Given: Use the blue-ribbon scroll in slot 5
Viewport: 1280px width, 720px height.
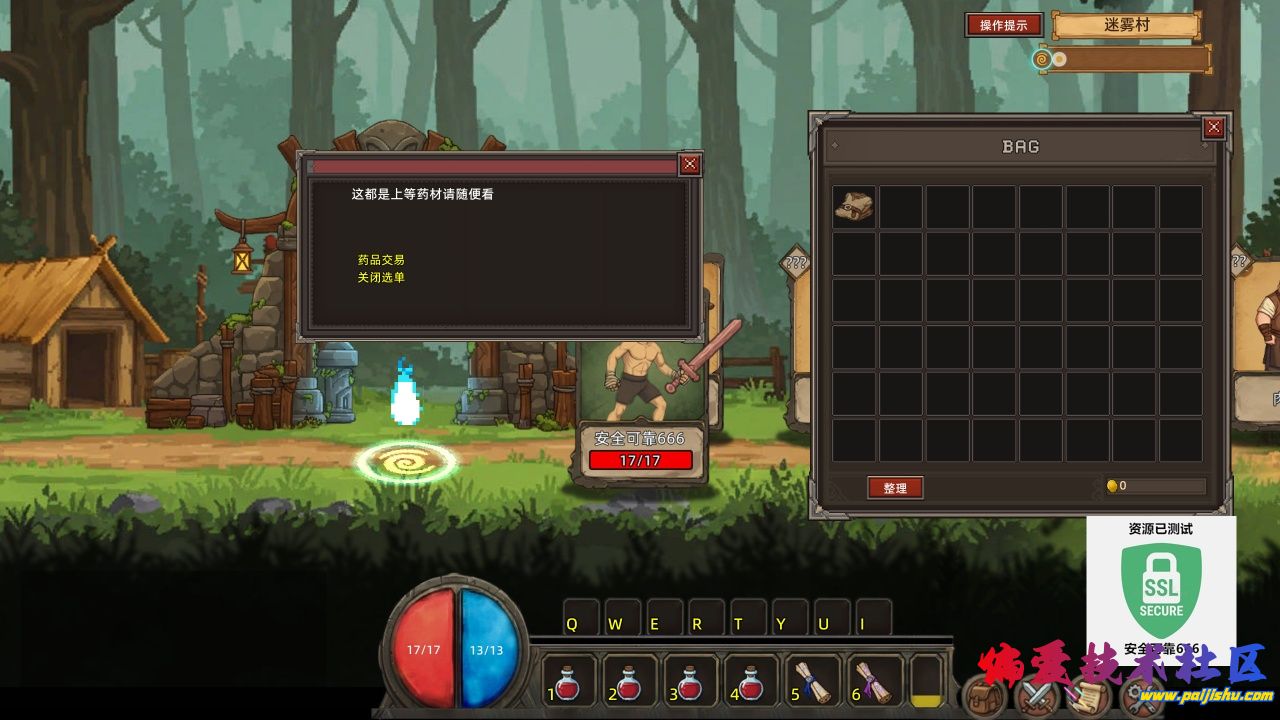Looking at the screenshot, I should pyautogui.click(x=812, y=681).
